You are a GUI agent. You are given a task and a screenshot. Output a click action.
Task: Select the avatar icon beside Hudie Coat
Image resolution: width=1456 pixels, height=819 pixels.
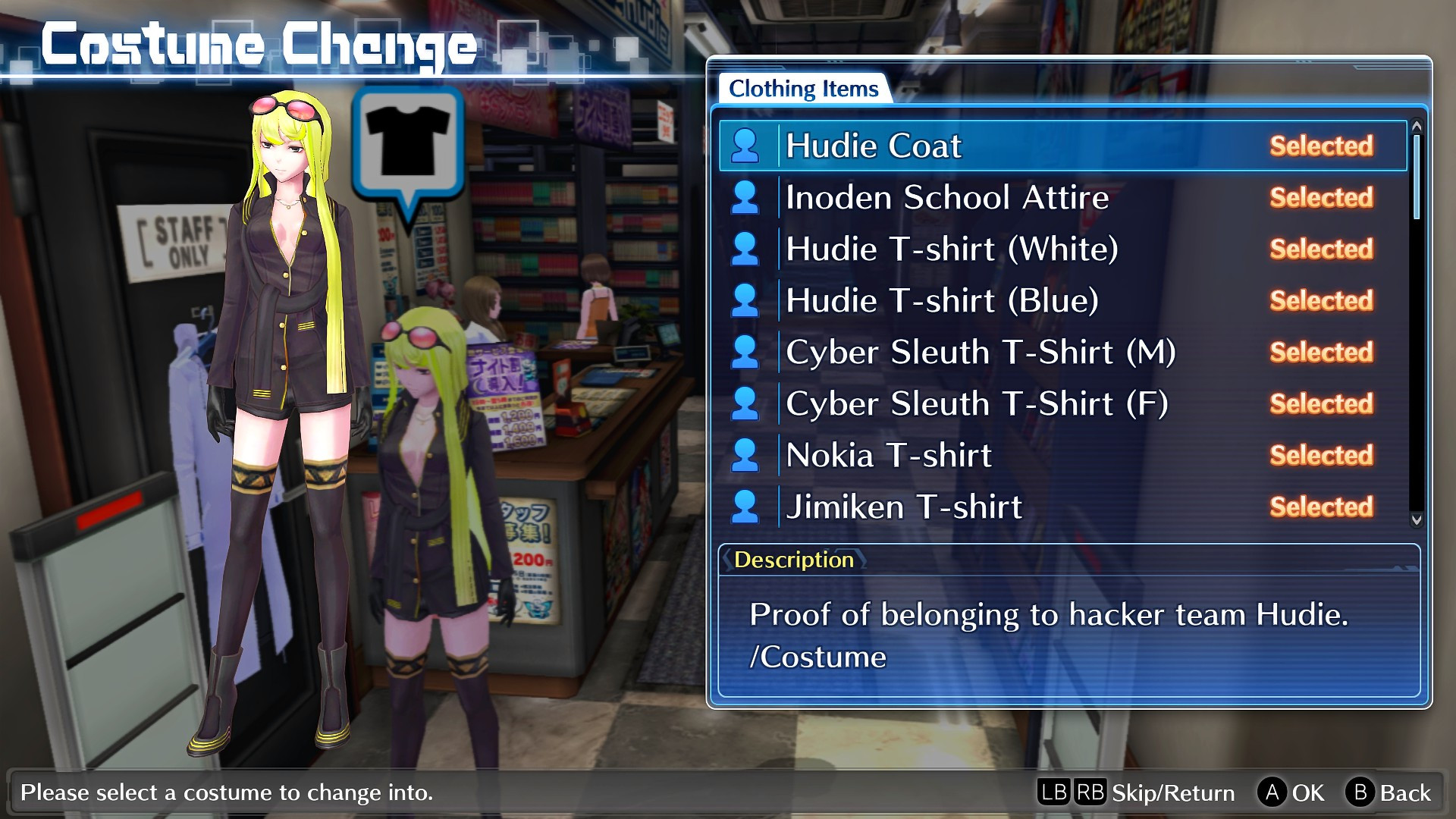747,146
